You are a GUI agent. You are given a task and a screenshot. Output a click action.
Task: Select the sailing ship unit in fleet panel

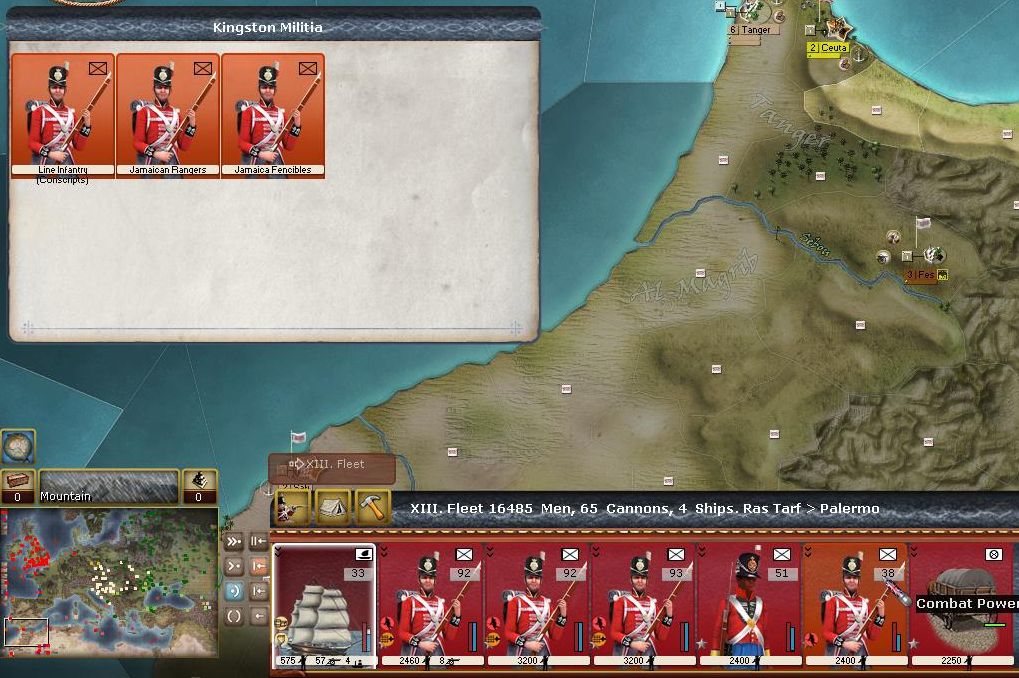click(x=324, y=604)
